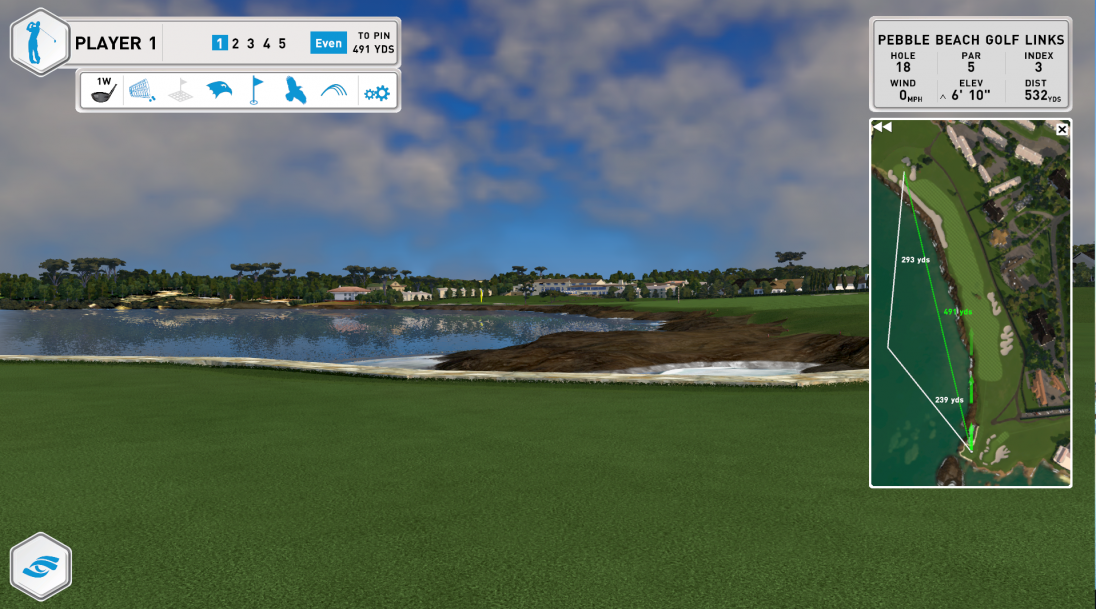This screenshot has width=1096, height=609.
Task: Click the Even score badge
Action: pos(327,43)
